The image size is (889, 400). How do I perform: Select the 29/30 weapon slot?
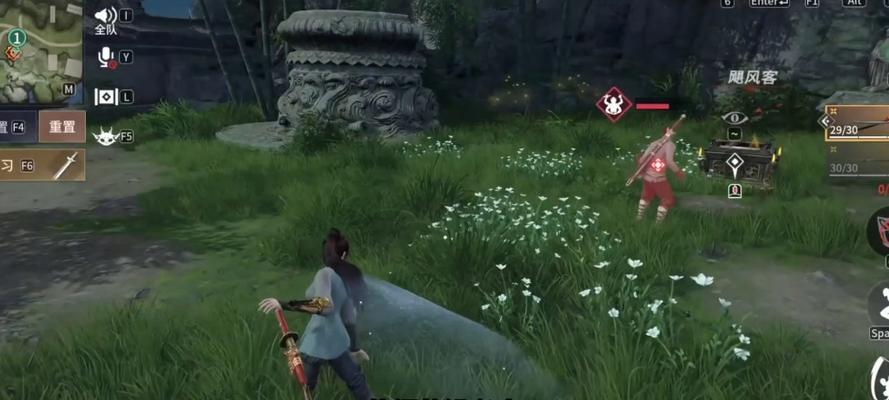point(857,130)
